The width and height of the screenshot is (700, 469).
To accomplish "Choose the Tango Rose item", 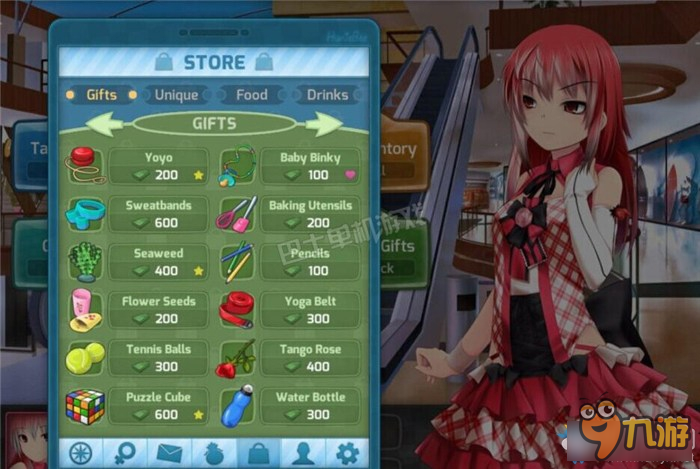I will [x=309, y=358].
